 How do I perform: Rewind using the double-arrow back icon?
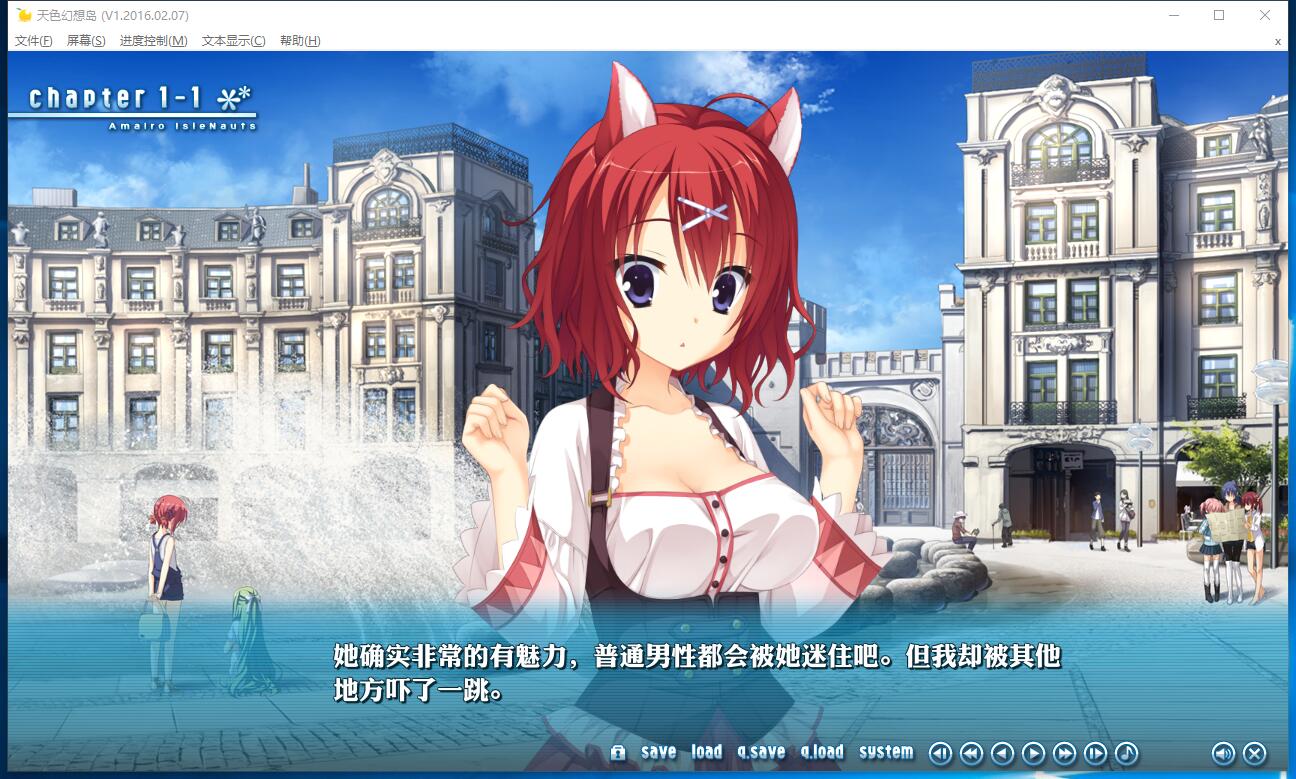pos(971,753)
